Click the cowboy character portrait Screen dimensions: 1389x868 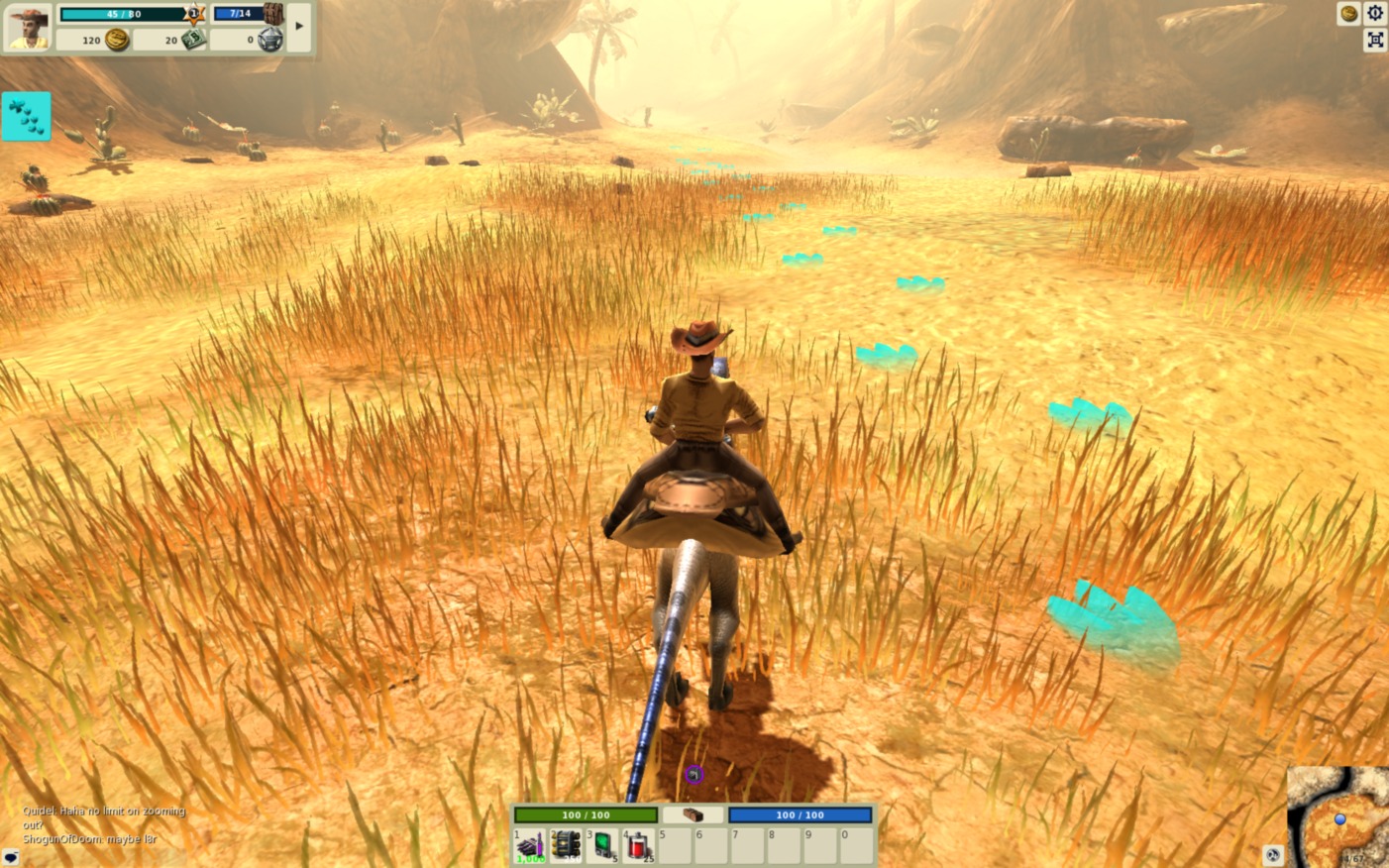28,26
